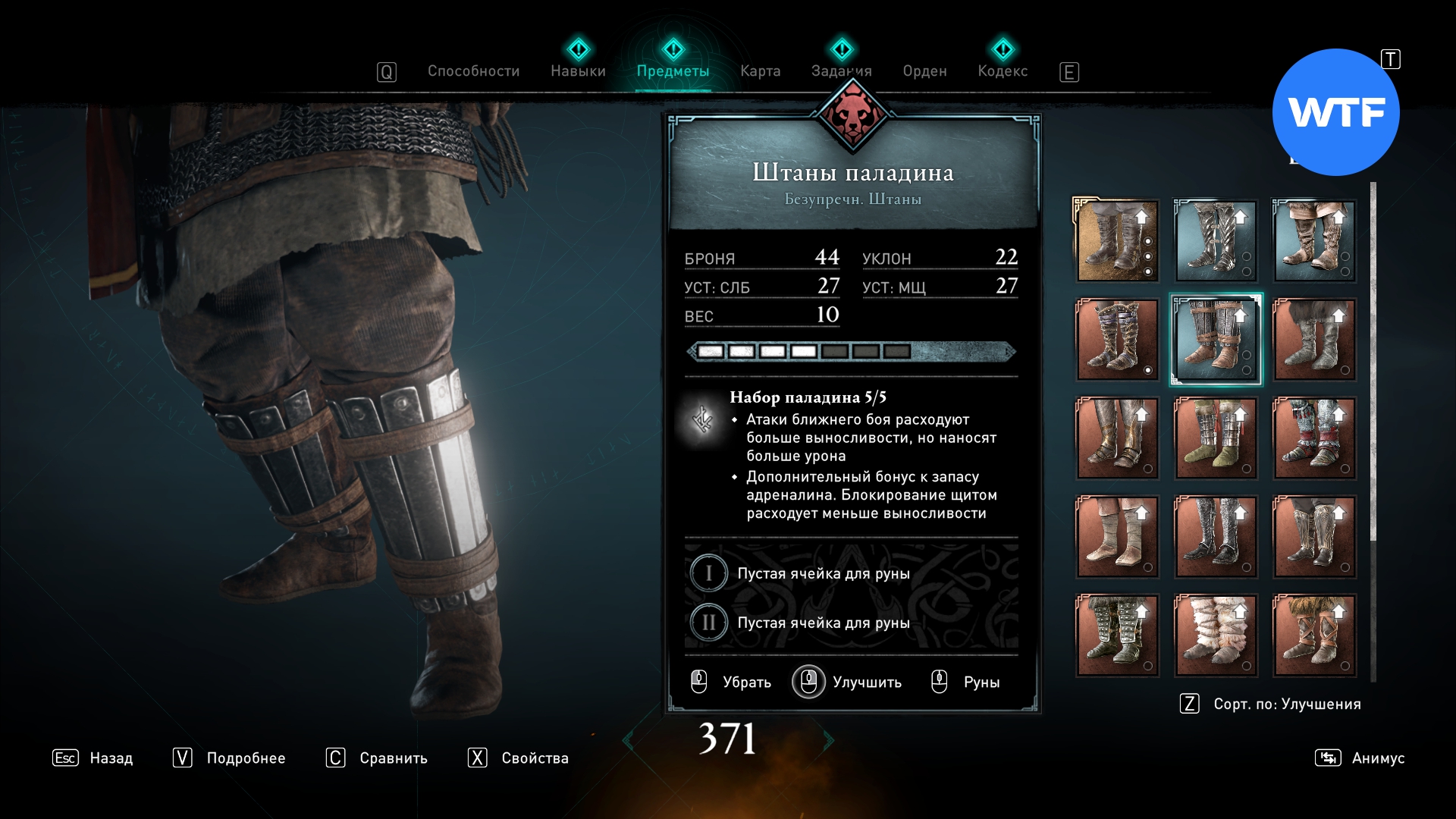Open the Анимус menu
Viewport: 1456px width, 819px height.
[x=1360, y=758]
